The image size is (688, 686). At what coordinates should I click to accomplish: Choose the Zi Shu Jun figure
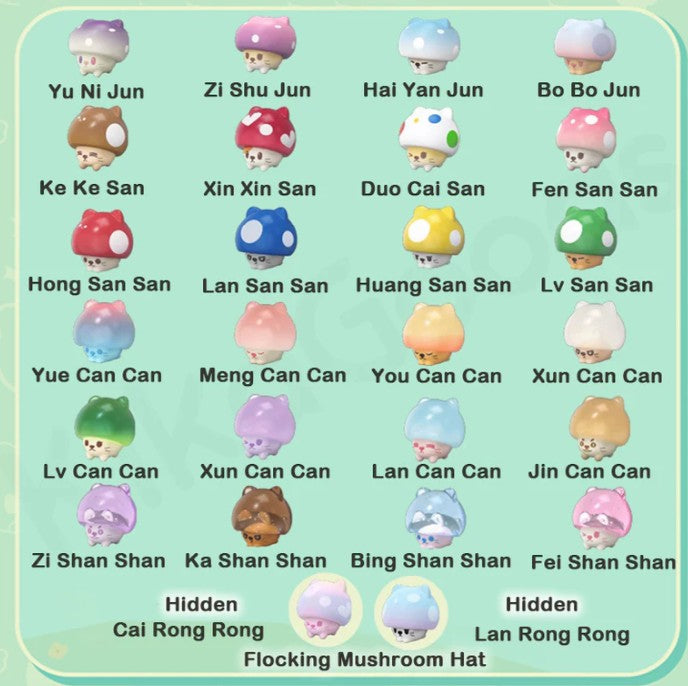pyautogui.click(x=265, y=45)
